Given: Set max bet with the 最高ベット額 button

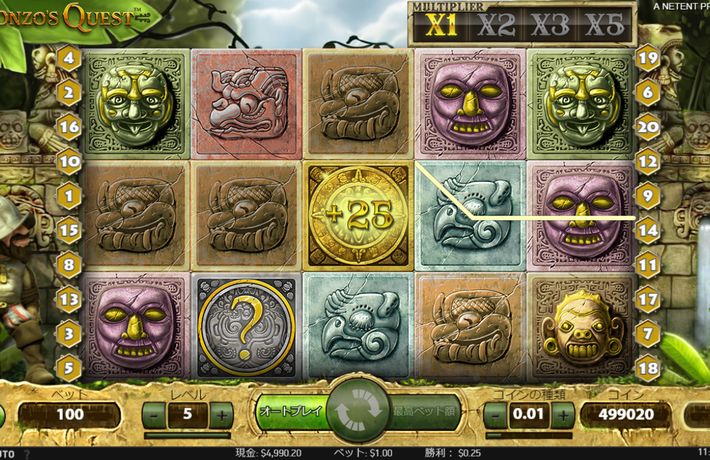Looking at the screenshot, I should pyautogui.click(x=421, y=412).
